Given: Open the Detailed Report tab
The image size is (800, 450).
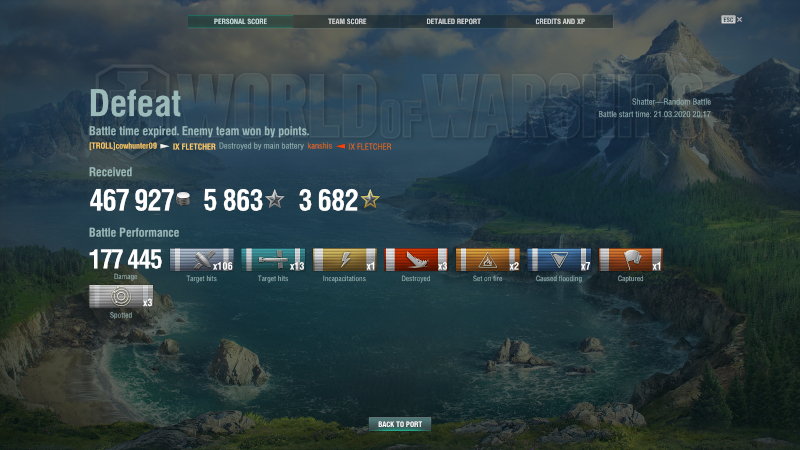Looking at the screenshot, I should coord(453,21).
